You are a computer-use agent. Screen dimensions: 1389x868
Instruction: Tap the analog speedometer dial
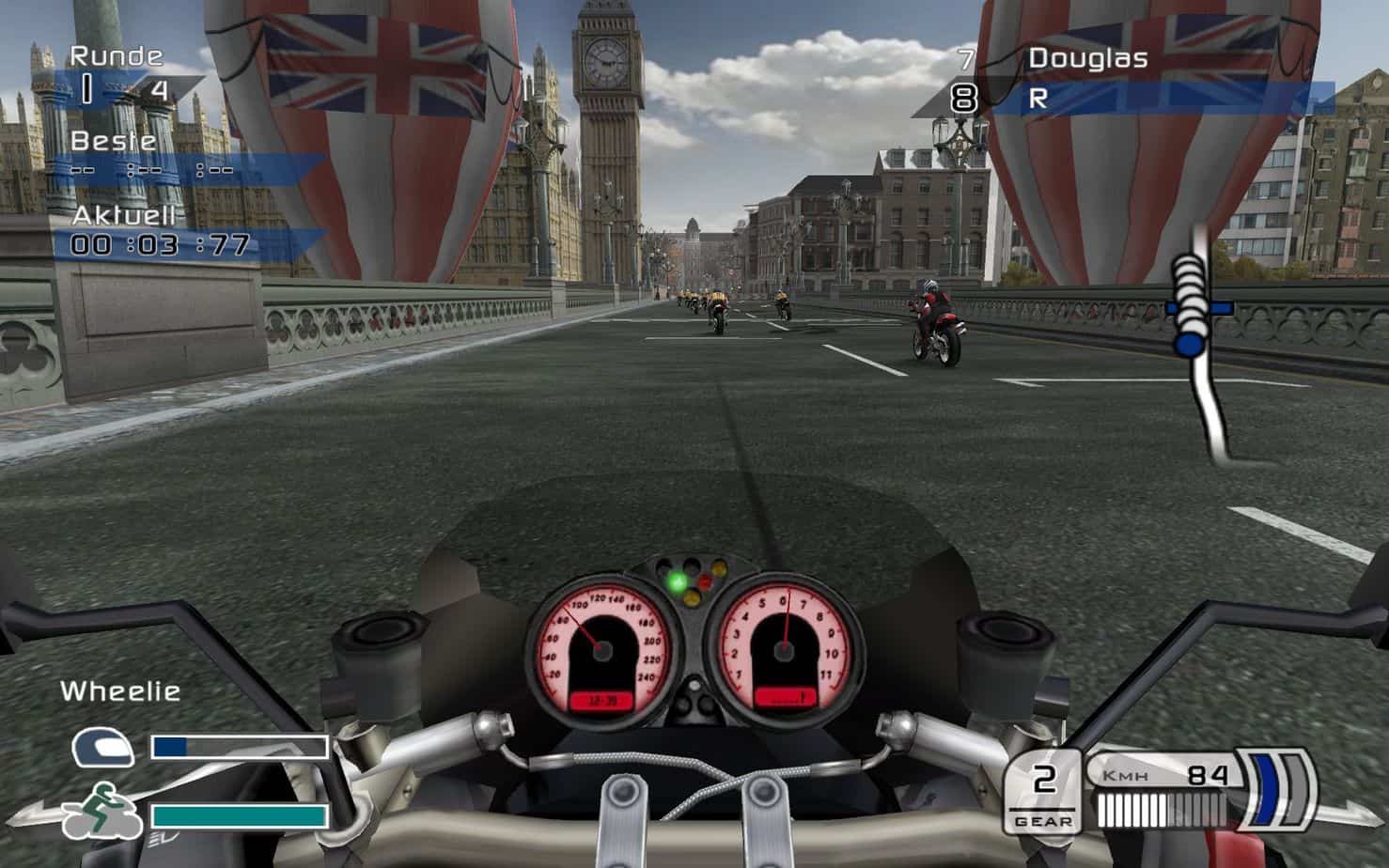[x=601, y=648]
